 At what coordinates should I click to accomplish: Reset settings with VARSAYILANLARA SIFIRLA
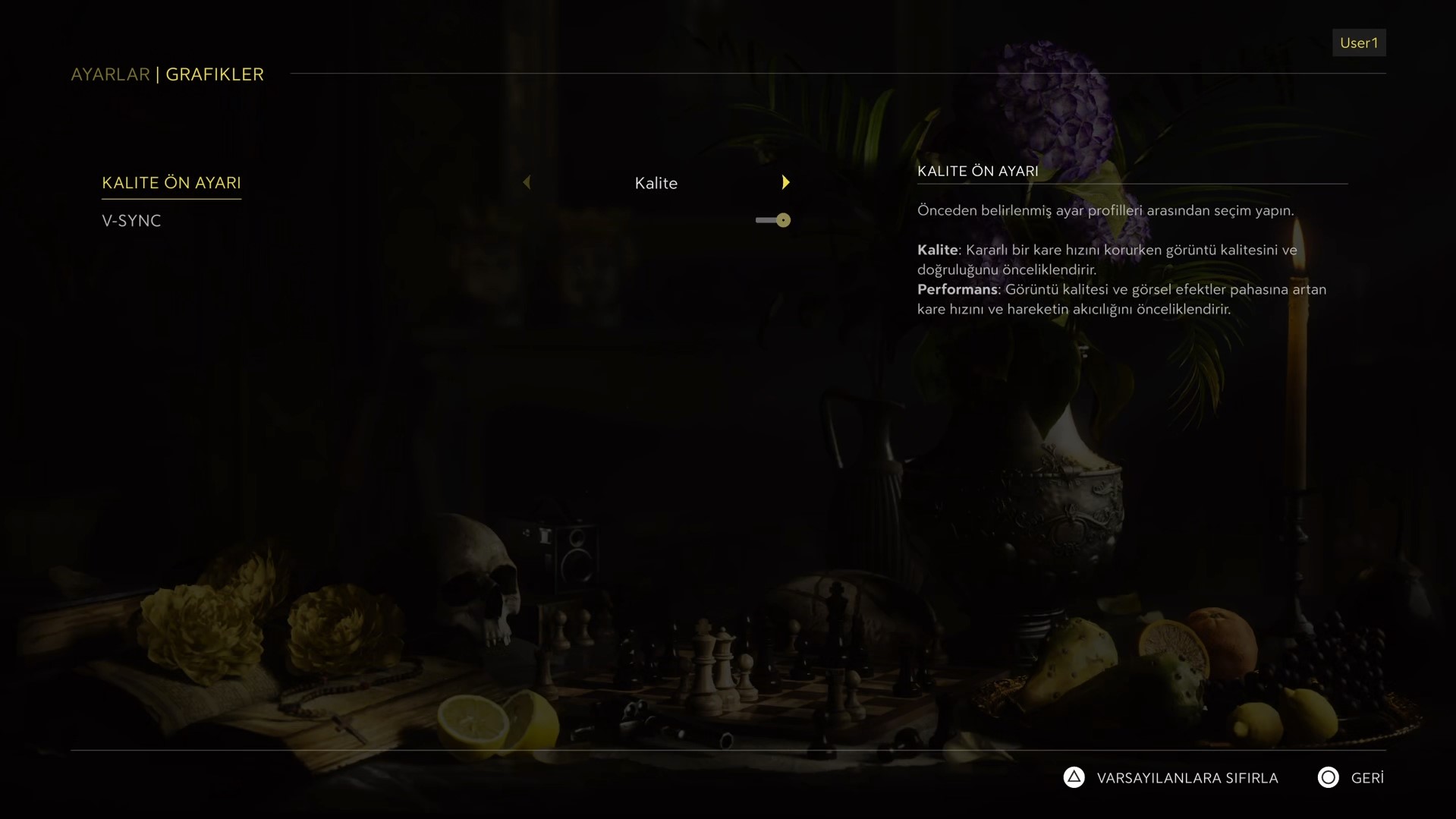1171,778
